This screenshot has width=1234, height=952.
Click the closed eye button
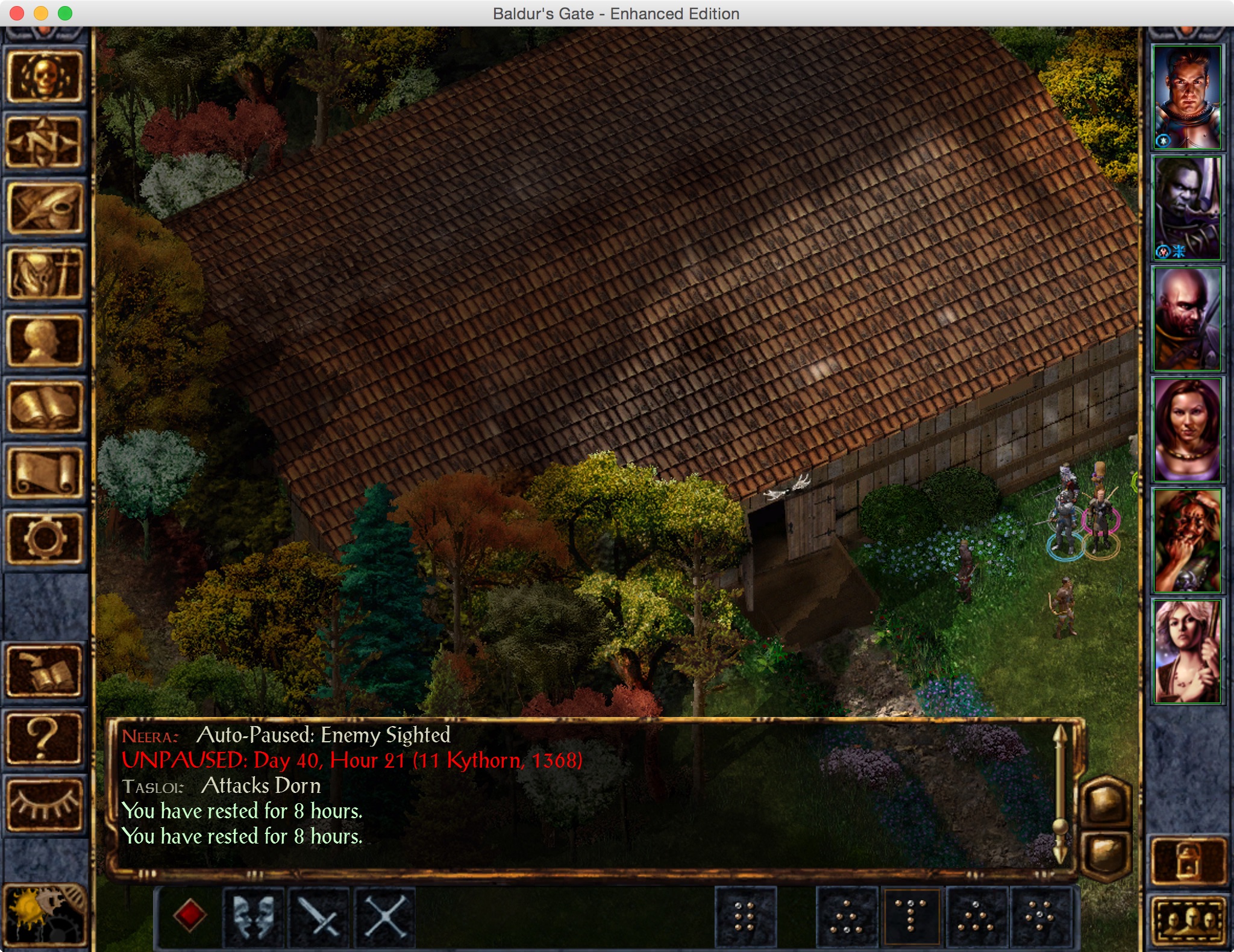point(44,804)
